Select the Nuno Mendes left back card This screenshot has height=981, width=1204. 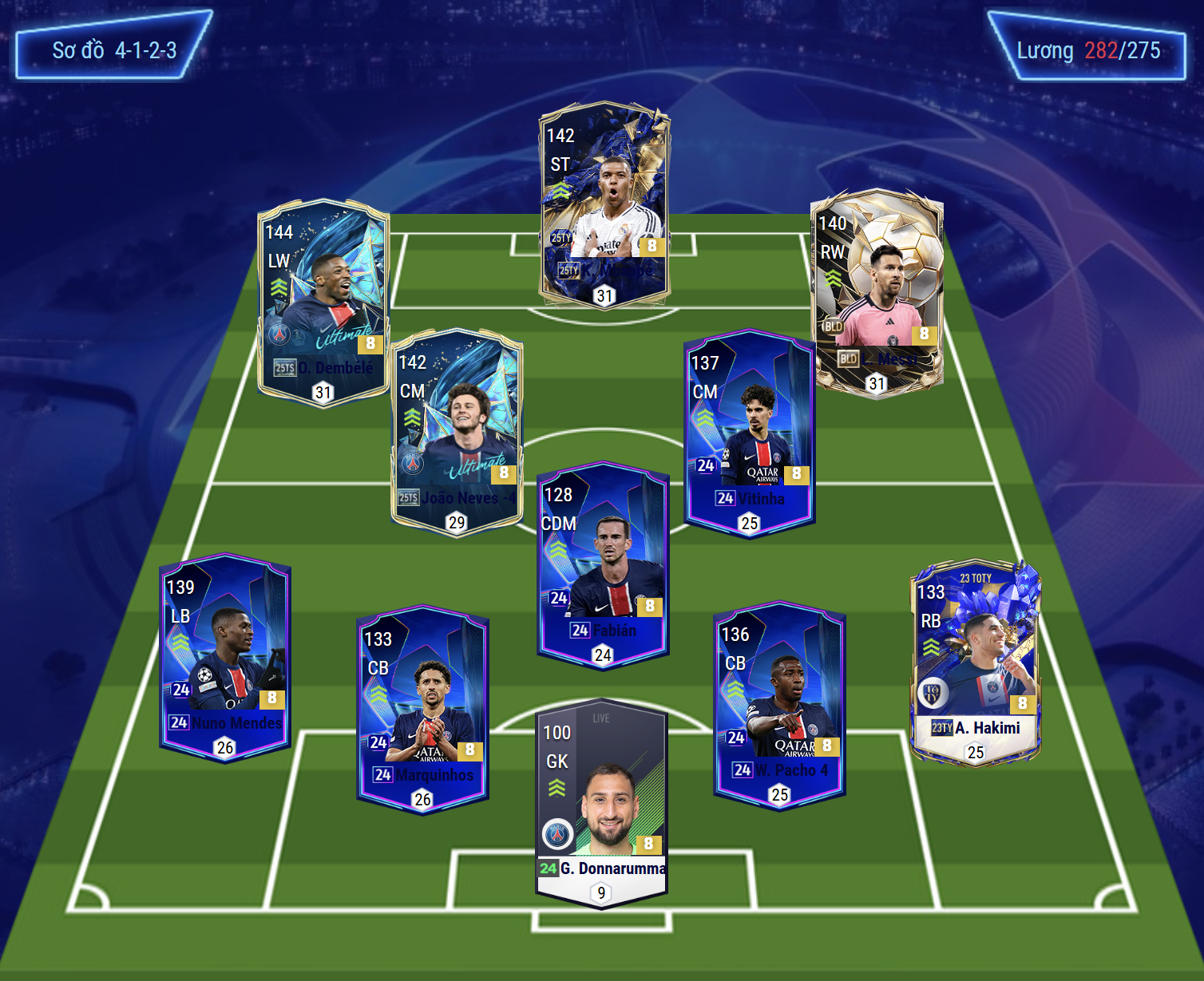point(225,657)
